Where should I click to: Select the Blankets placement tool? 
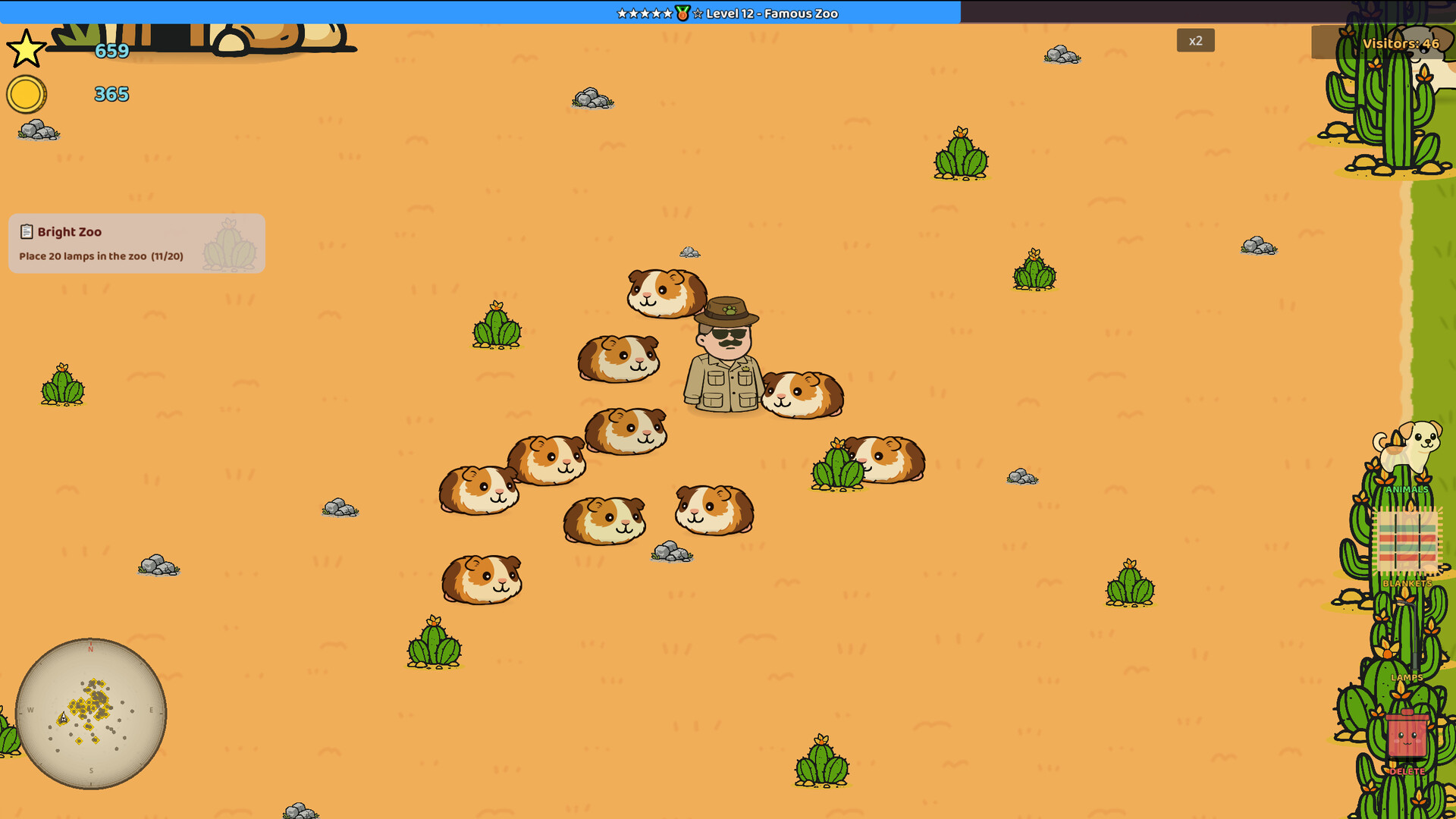click(x=1407, y=542)
